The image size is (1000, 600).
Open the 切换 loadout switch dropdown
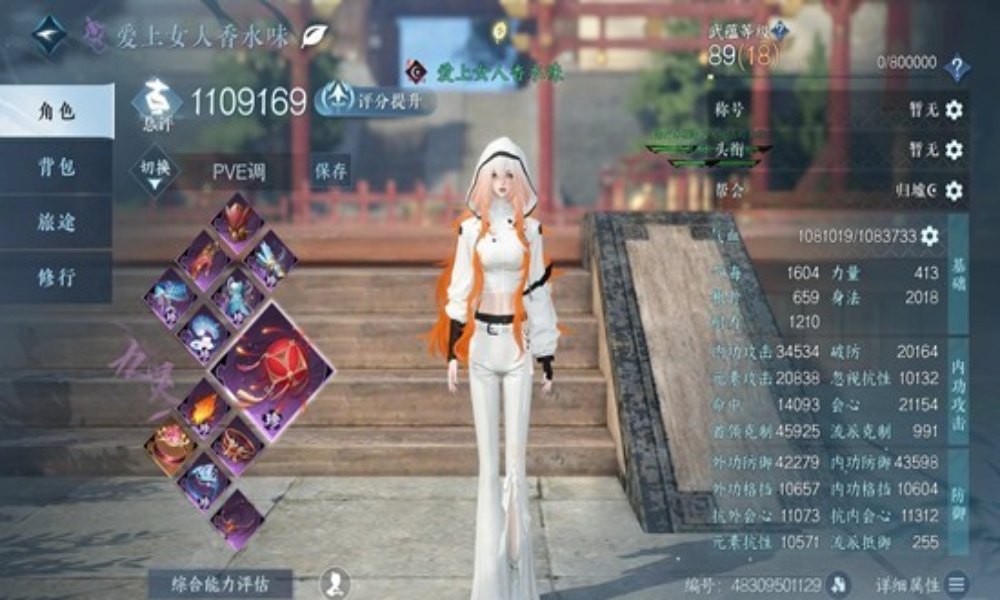point(153,171)
